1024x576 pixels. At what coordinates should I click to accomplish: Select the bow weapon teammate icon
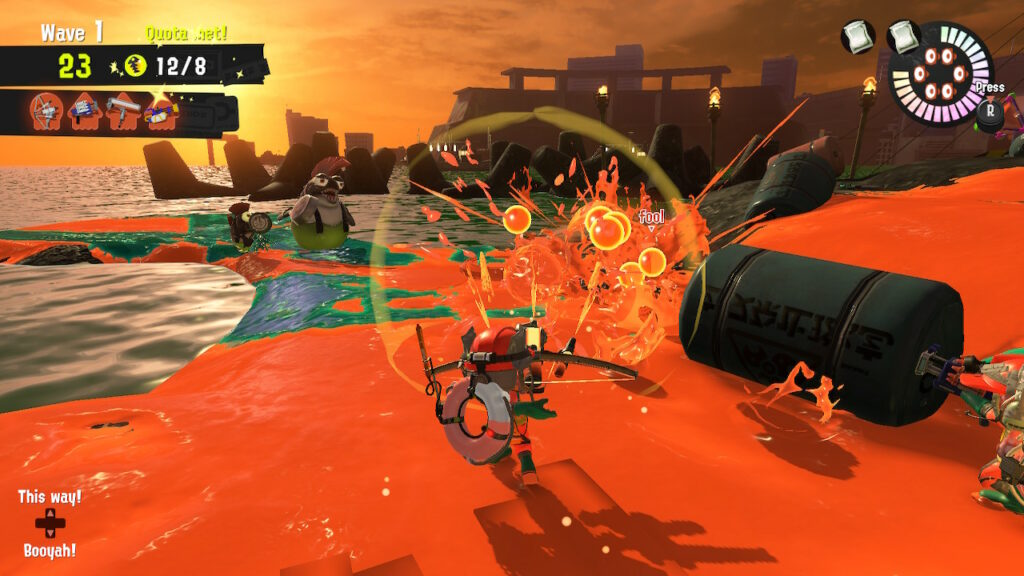[x=46, y=111]
